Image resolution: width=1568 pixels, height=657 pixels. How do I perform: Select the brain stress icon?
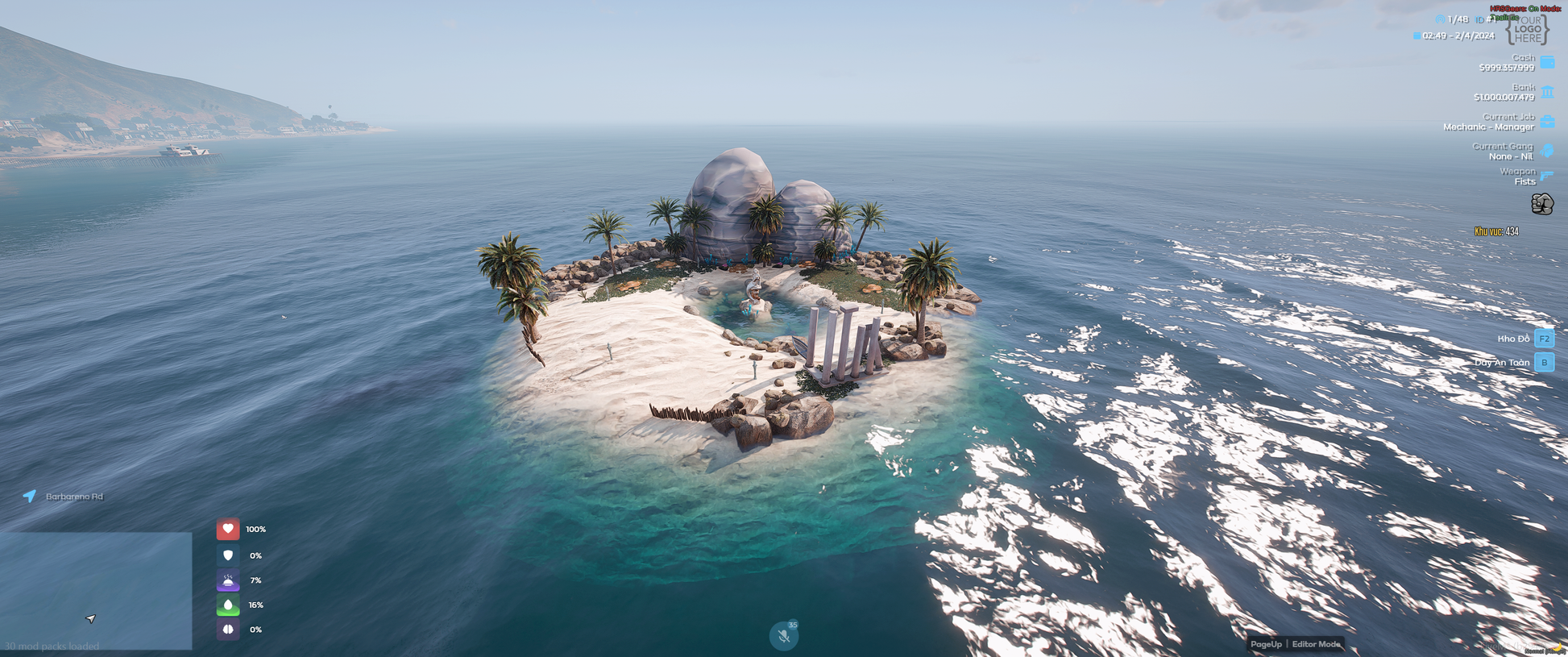228,630
